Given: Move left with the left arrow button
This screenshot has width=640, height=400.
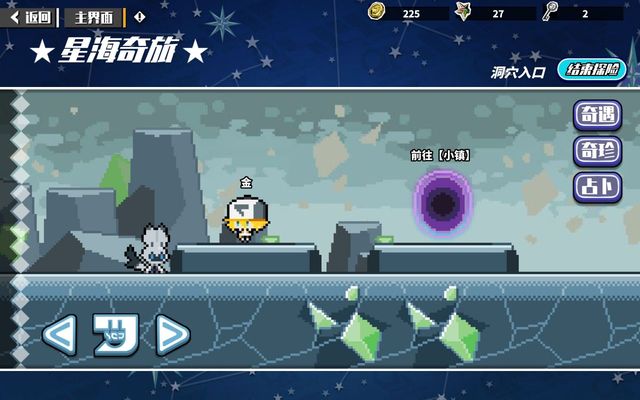Looking at the screenshot, I should [58, 335].
